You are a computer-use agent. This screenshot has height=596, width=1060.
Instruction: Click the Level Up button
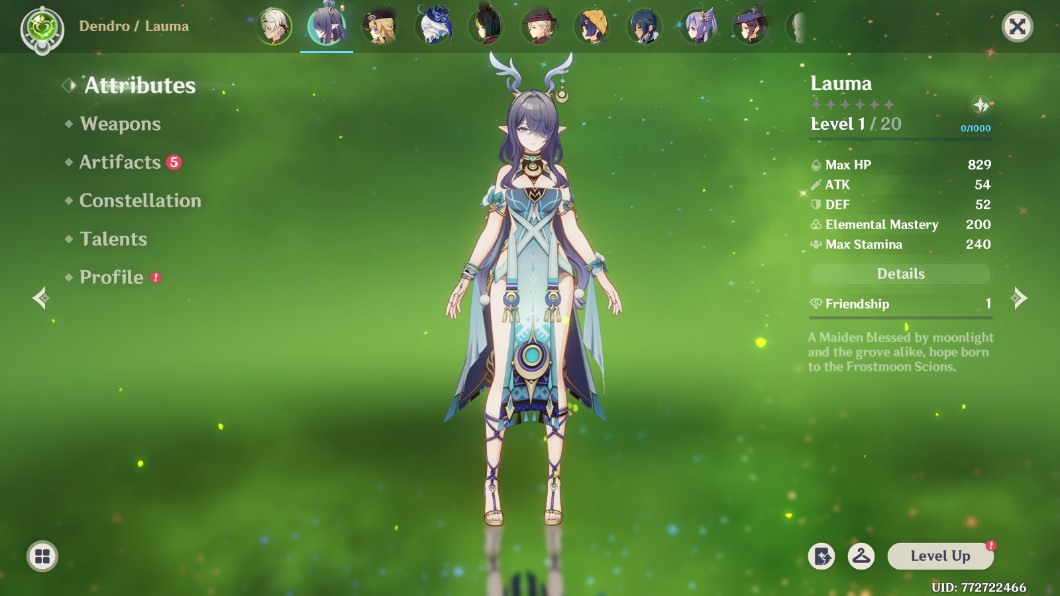tap(940, 556)
